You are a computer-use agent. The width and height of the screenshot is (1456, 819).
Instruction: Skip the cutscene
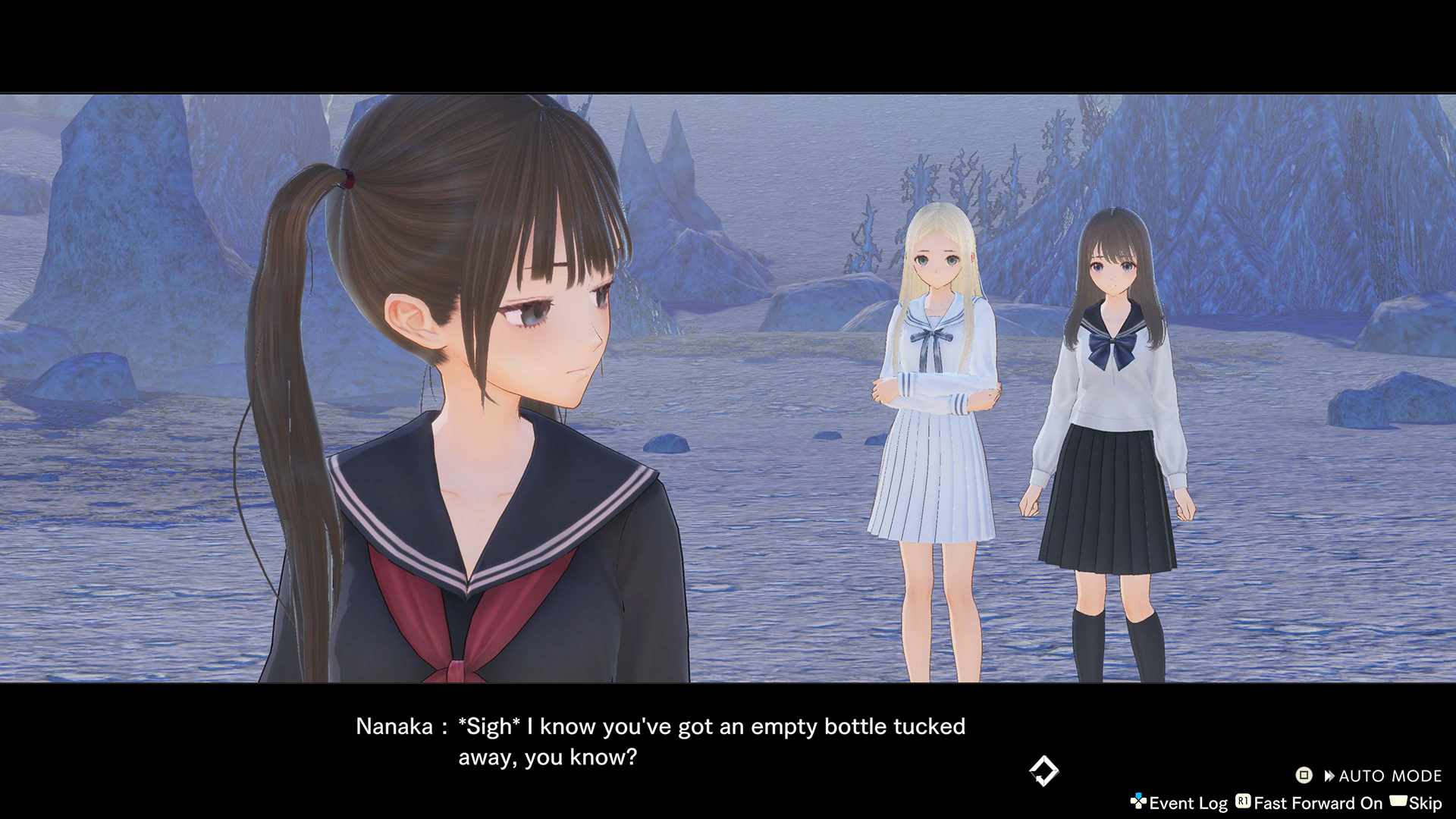[1417, 803]
